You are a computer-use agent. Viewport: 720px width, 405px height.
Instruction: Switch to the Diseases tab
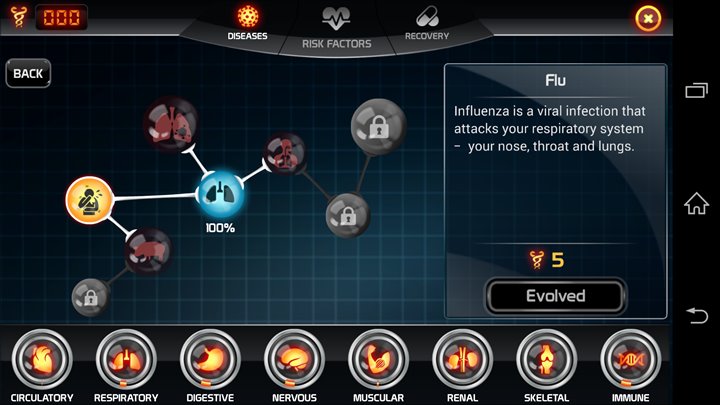pyautogui.click(x=247, y=23)
